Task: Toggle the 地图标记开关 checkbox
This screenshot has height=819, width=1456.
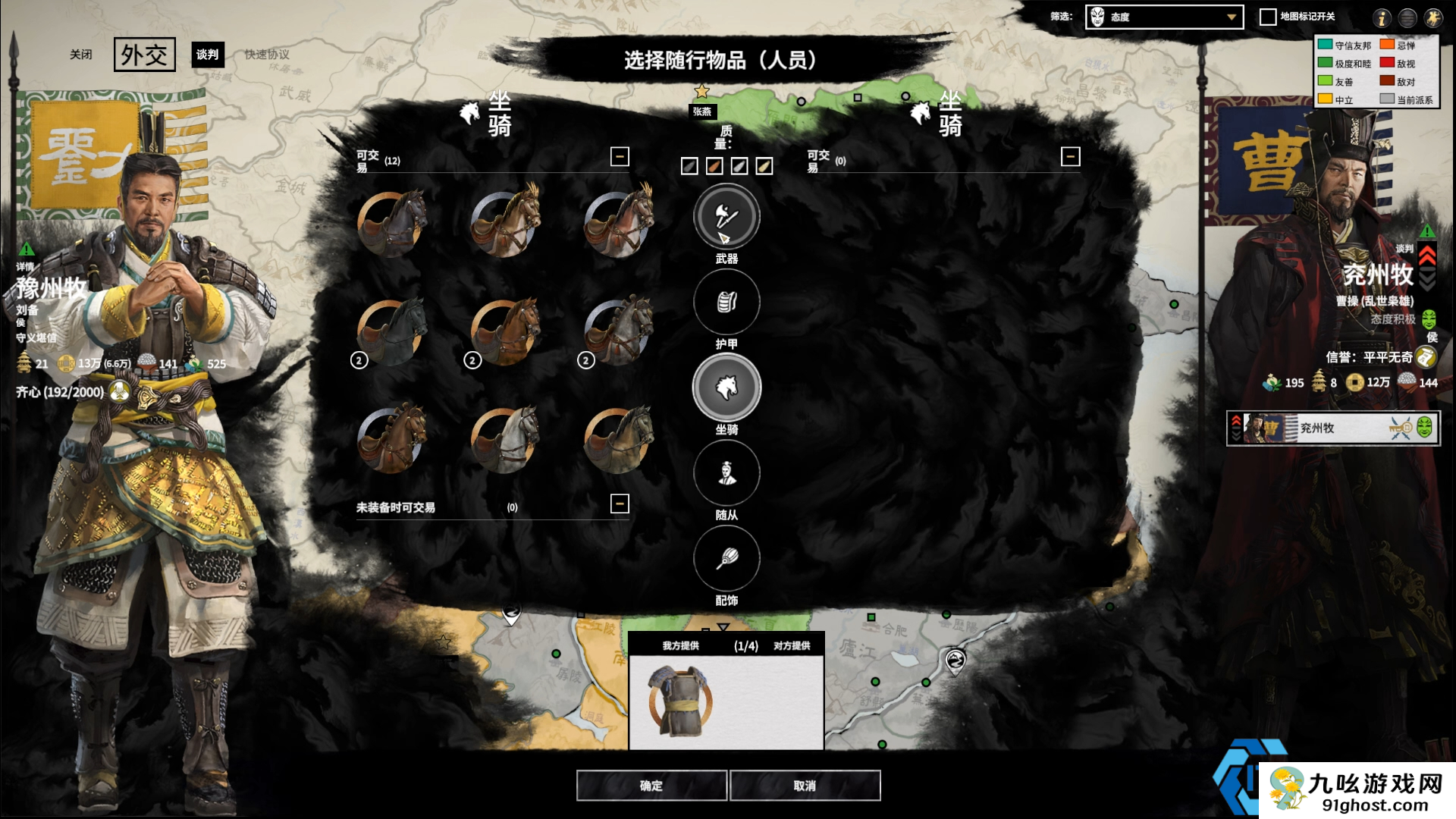Action: point(1268,17)
